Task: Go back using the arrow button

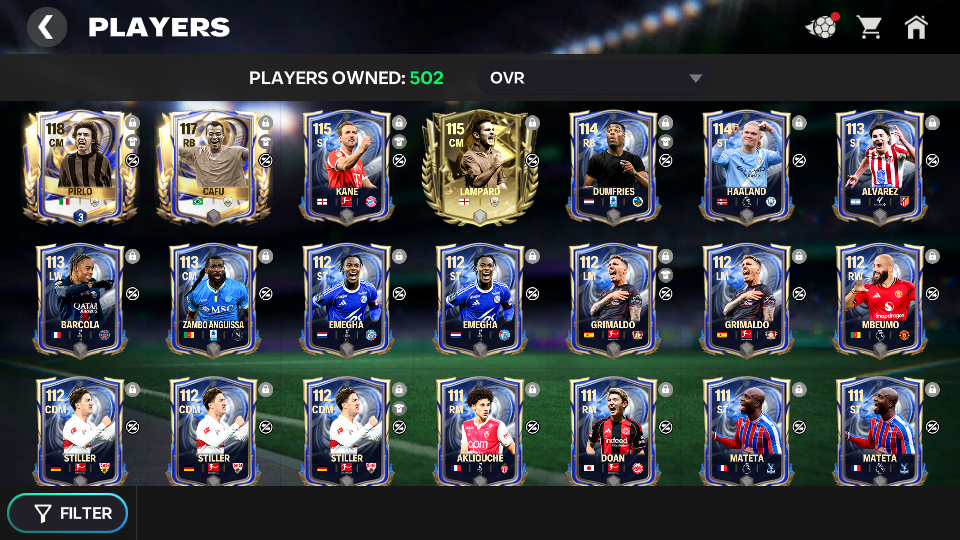Action: [x=46, y=27]
